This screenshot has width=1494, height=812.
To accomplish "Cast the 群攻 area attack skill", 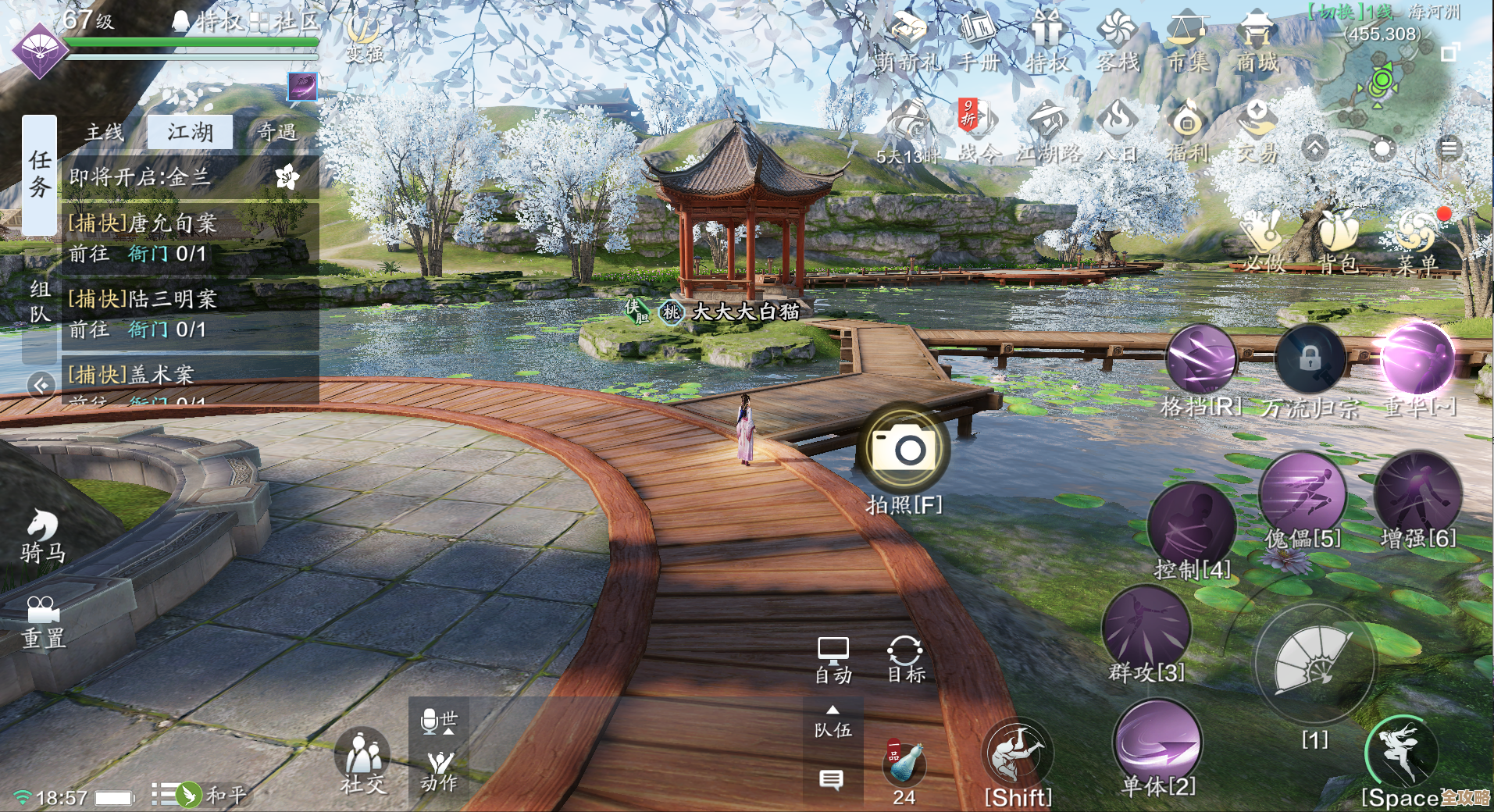I will point(1146,629).
